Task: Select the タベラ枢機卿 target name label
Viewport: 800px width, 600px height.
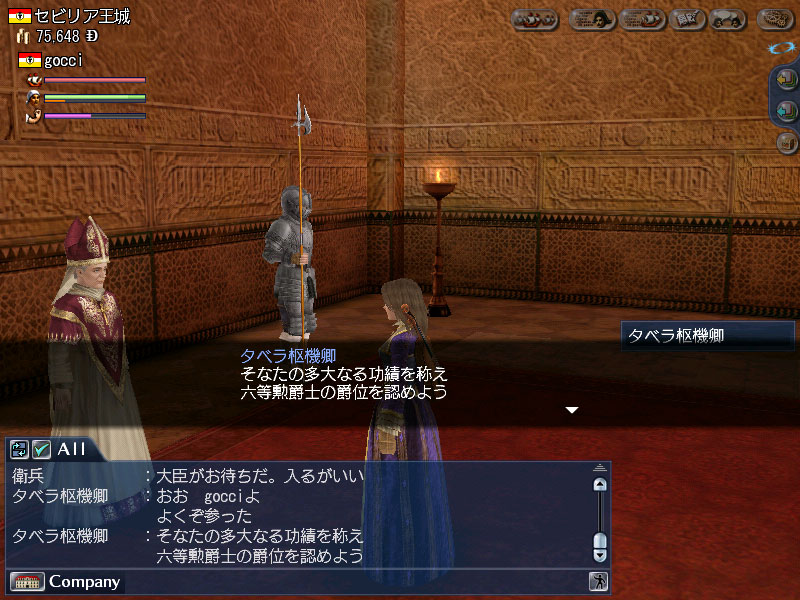Action: [x=706, y=336]
